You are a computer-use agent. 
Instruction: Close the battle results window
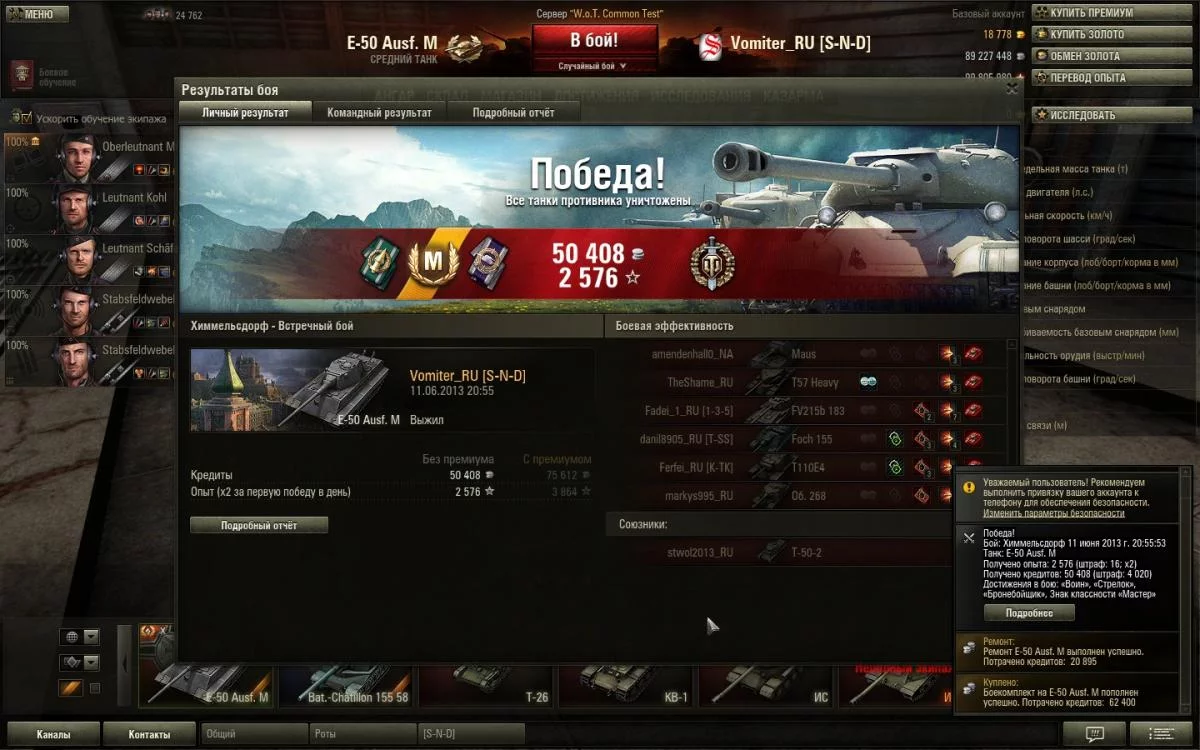point(1012,89)
